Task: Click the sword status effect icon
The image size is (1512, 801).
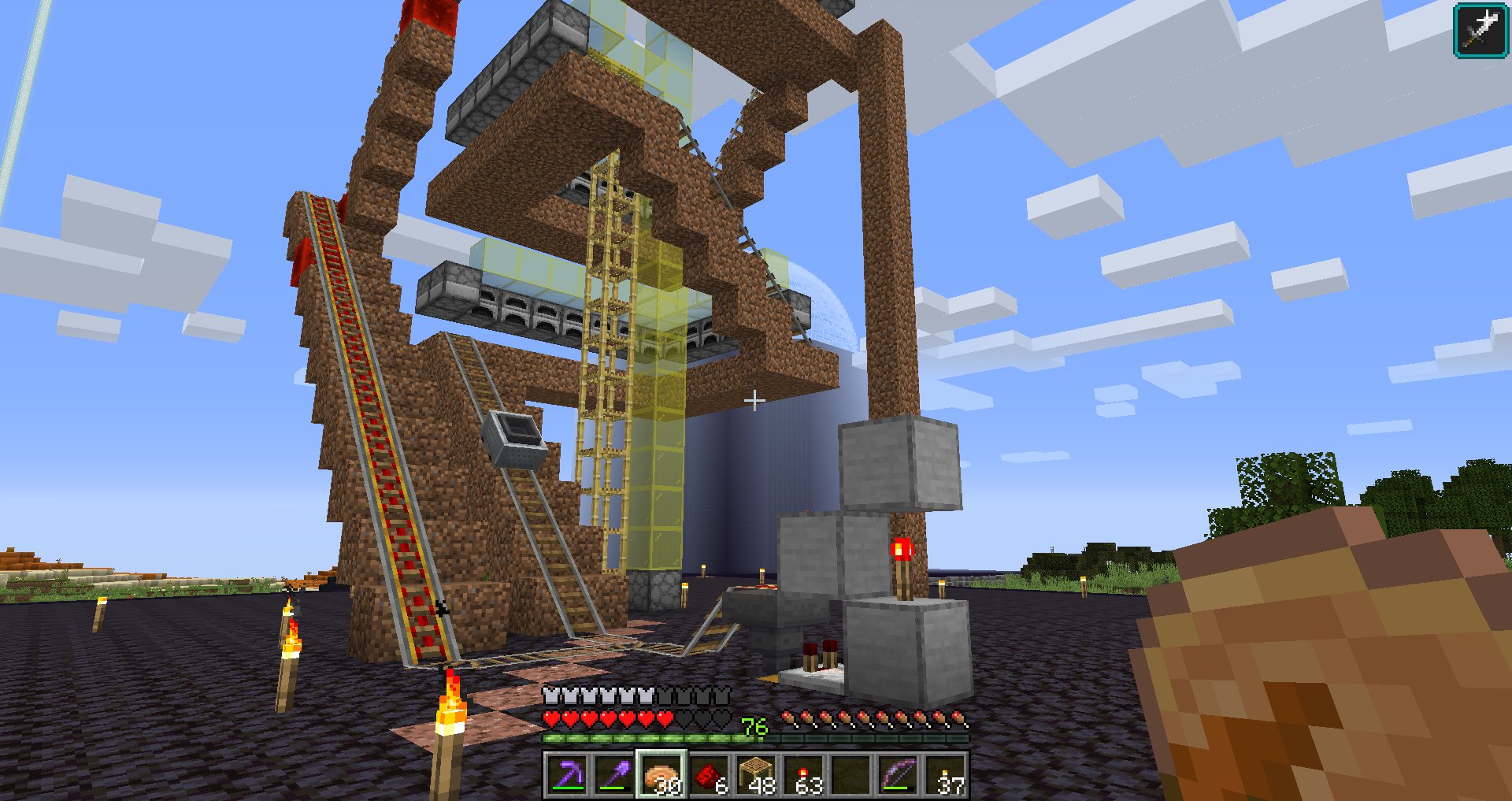Action: coord(1480,30)
